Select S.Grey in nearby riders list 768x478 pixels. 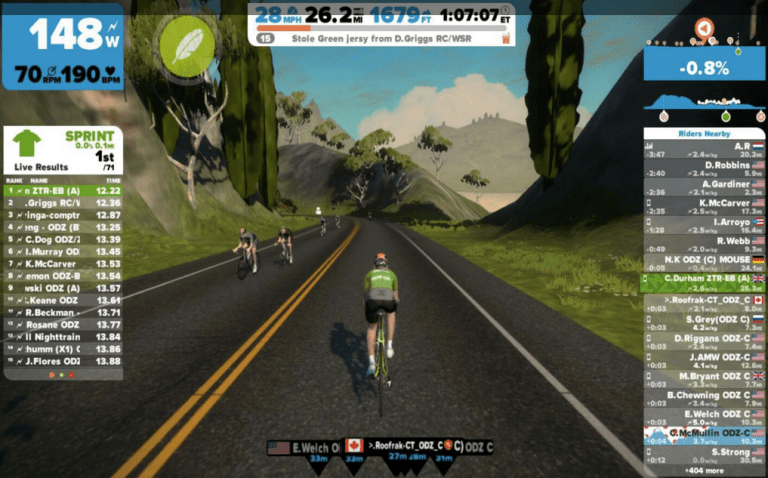tap(703, 323)
